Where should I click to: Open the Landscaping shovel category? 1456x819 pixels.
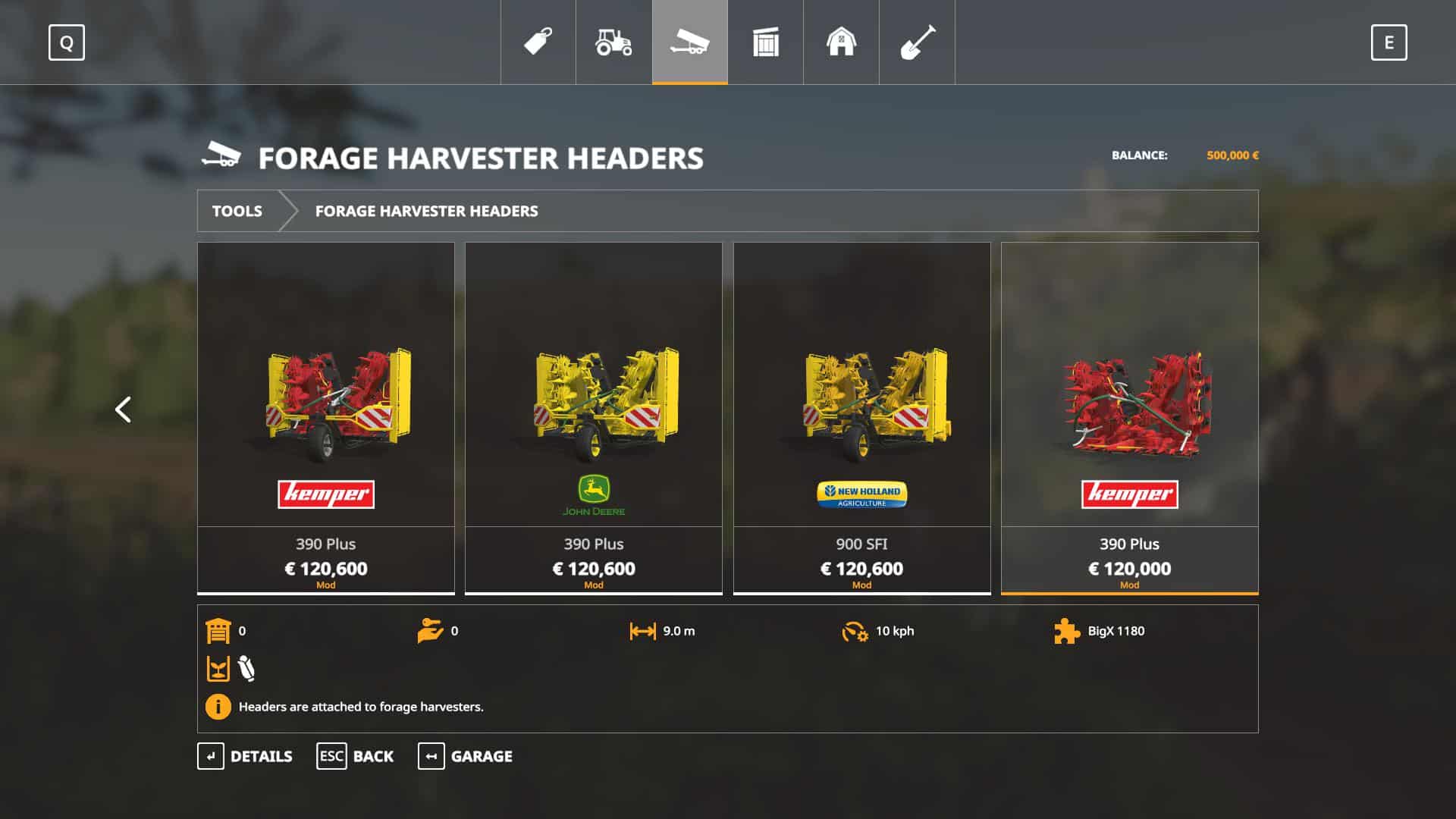coord(917,43)
